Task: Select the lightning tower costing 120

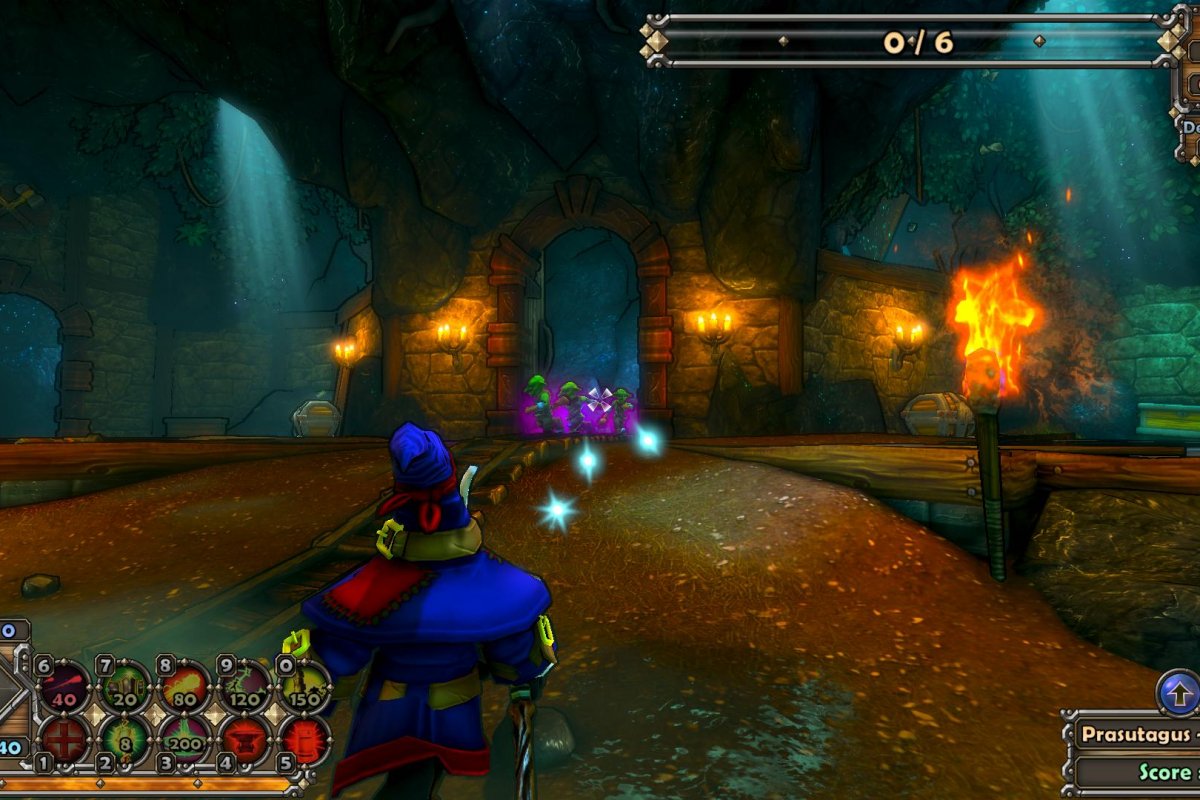Action: 245,687
